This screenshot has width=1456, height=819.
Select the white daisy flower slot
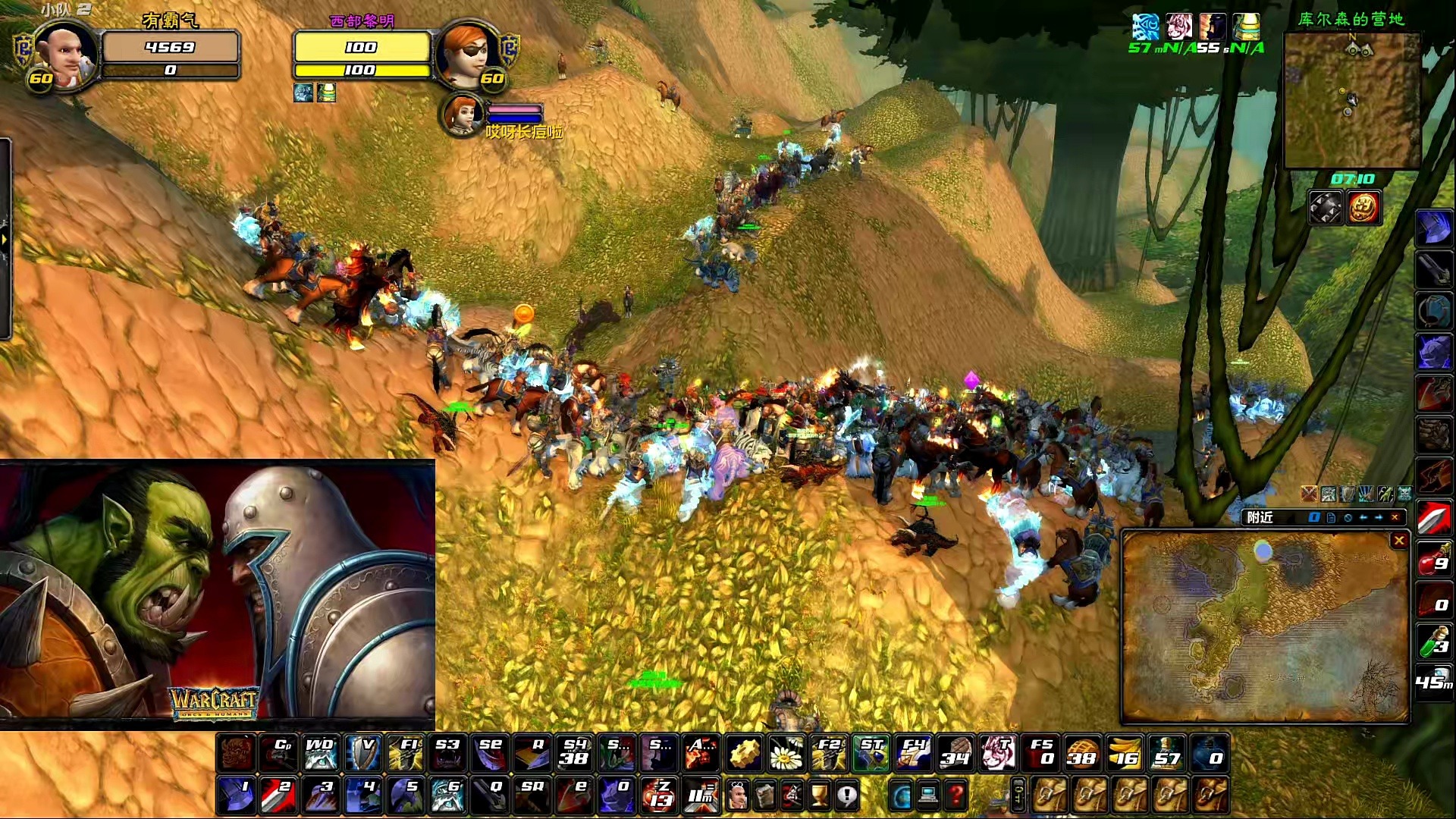coord(787,753)
